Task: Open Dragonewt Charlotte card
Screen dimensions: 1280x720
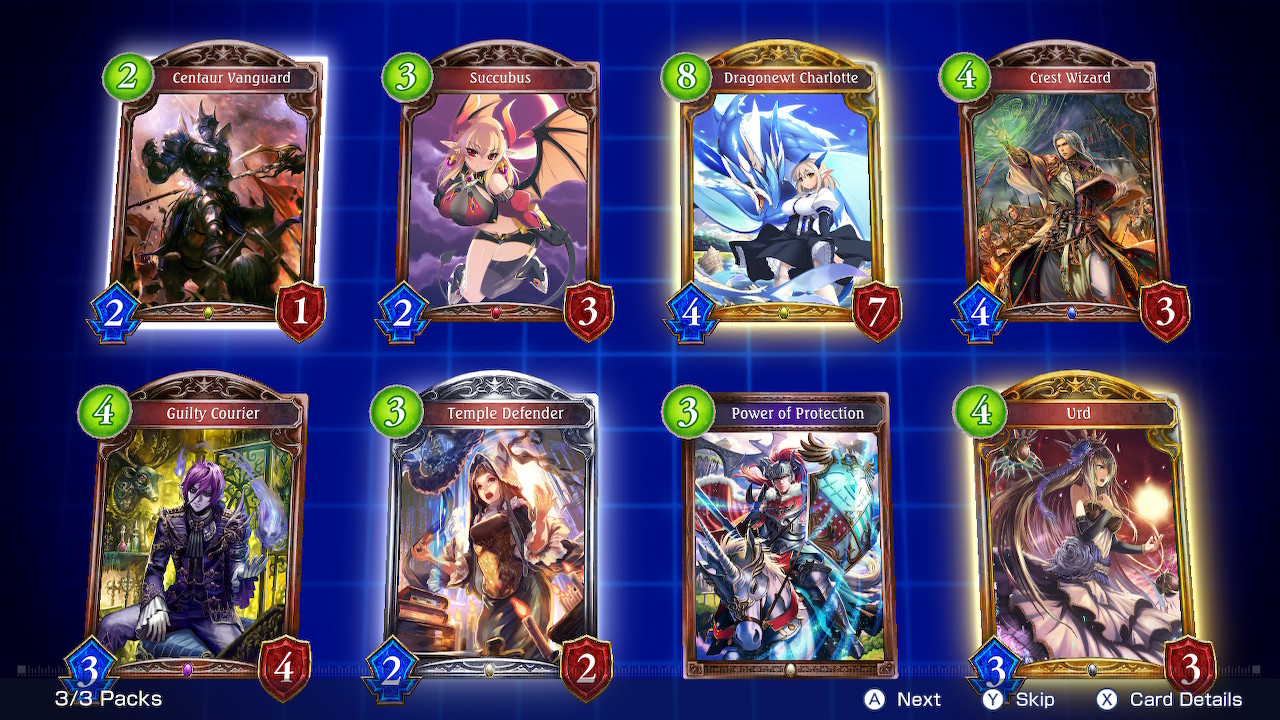Action: point(783,190)
